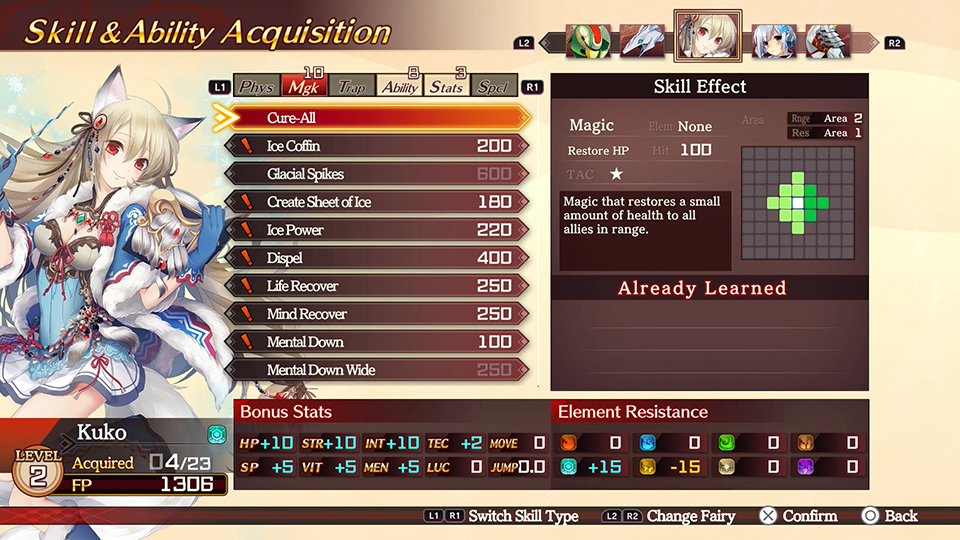Switch to the Trap tab

click(351, 87)
